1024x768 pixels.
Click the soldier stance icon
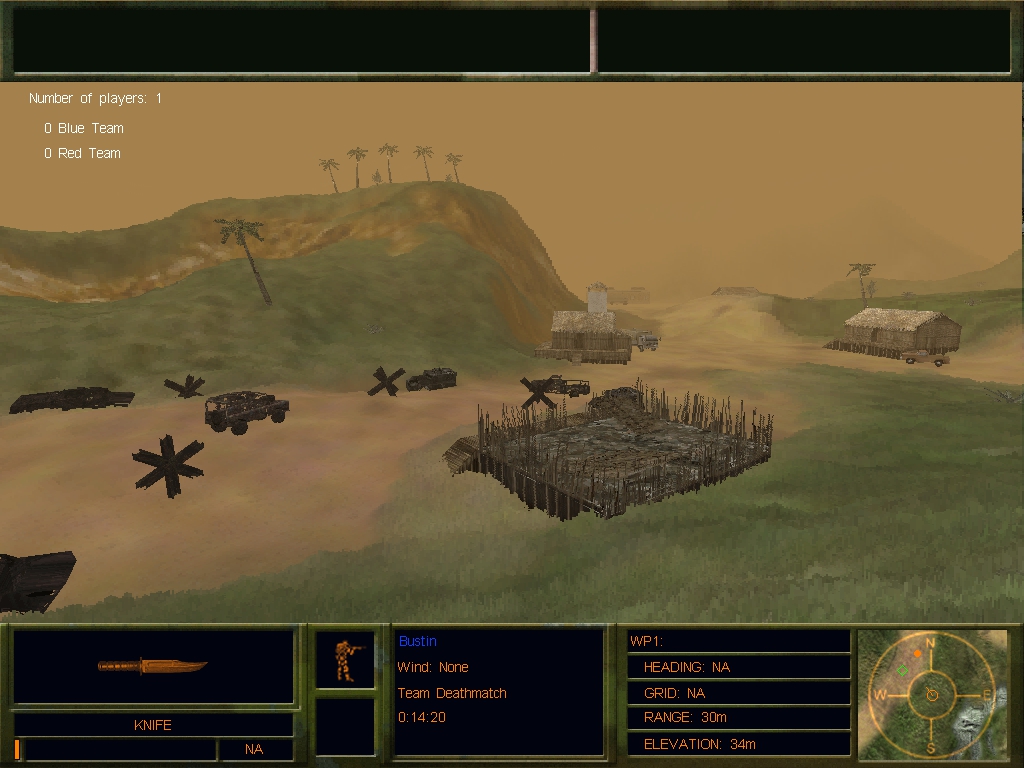click(x=346, y=660)
